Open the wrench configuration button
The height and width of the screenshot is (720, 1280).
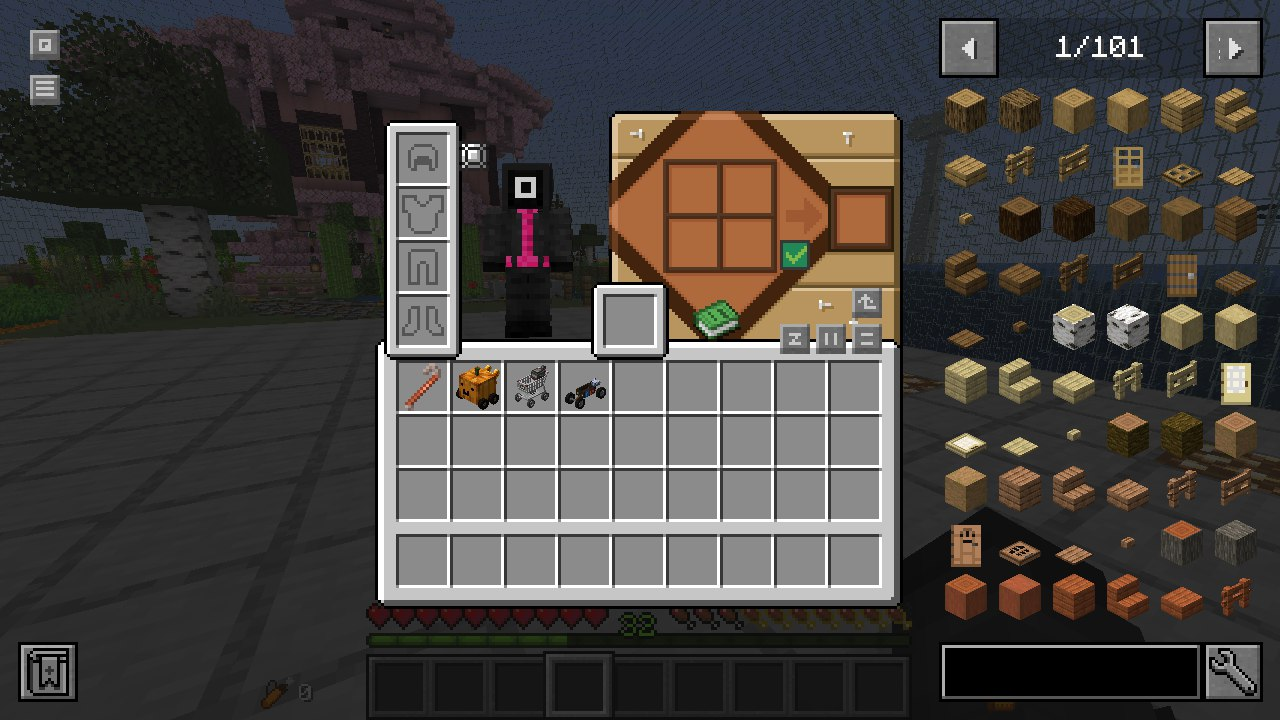(x=1233, y=672)
